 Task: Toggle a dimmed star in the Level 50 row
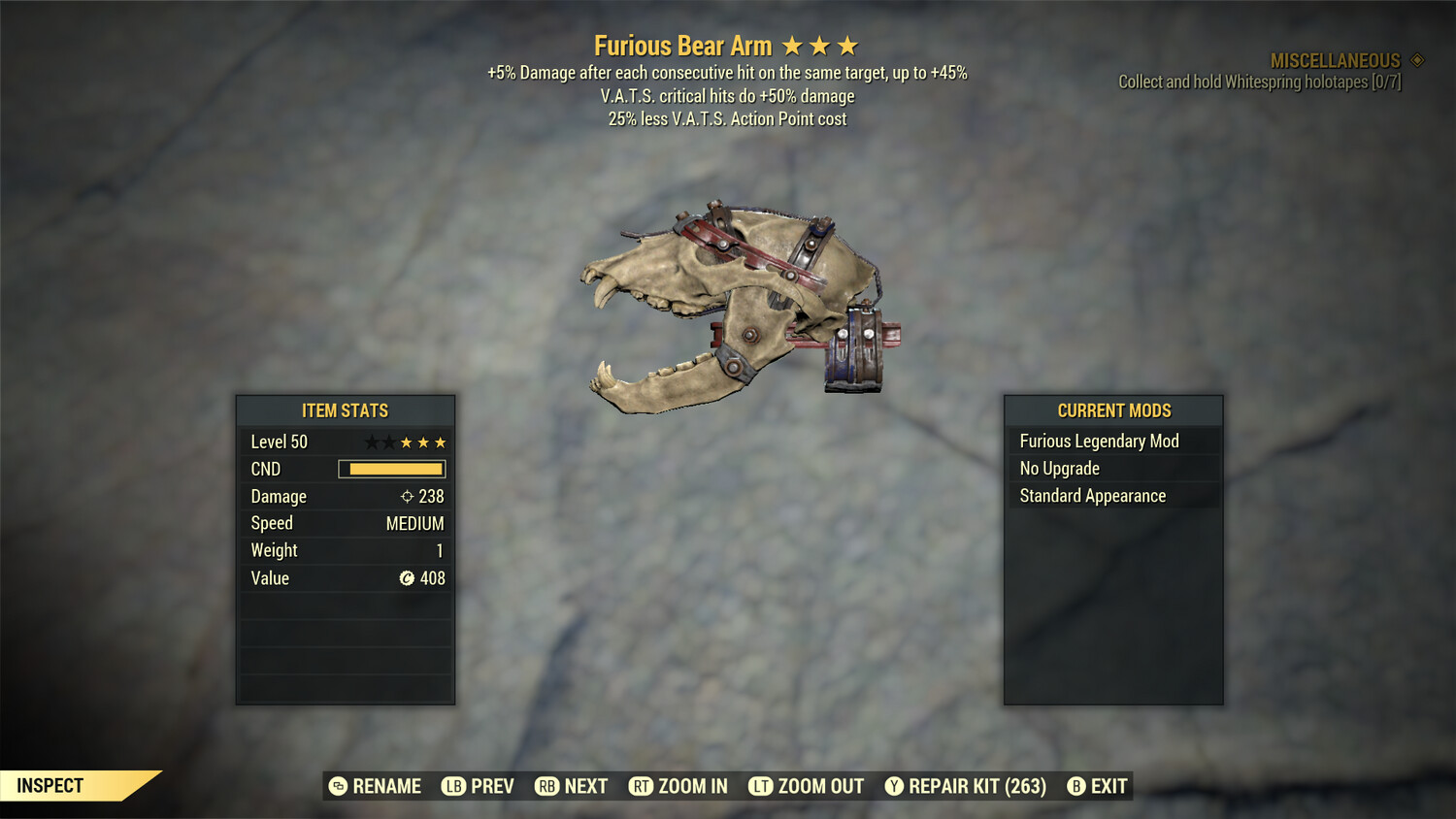pos(374,442)
